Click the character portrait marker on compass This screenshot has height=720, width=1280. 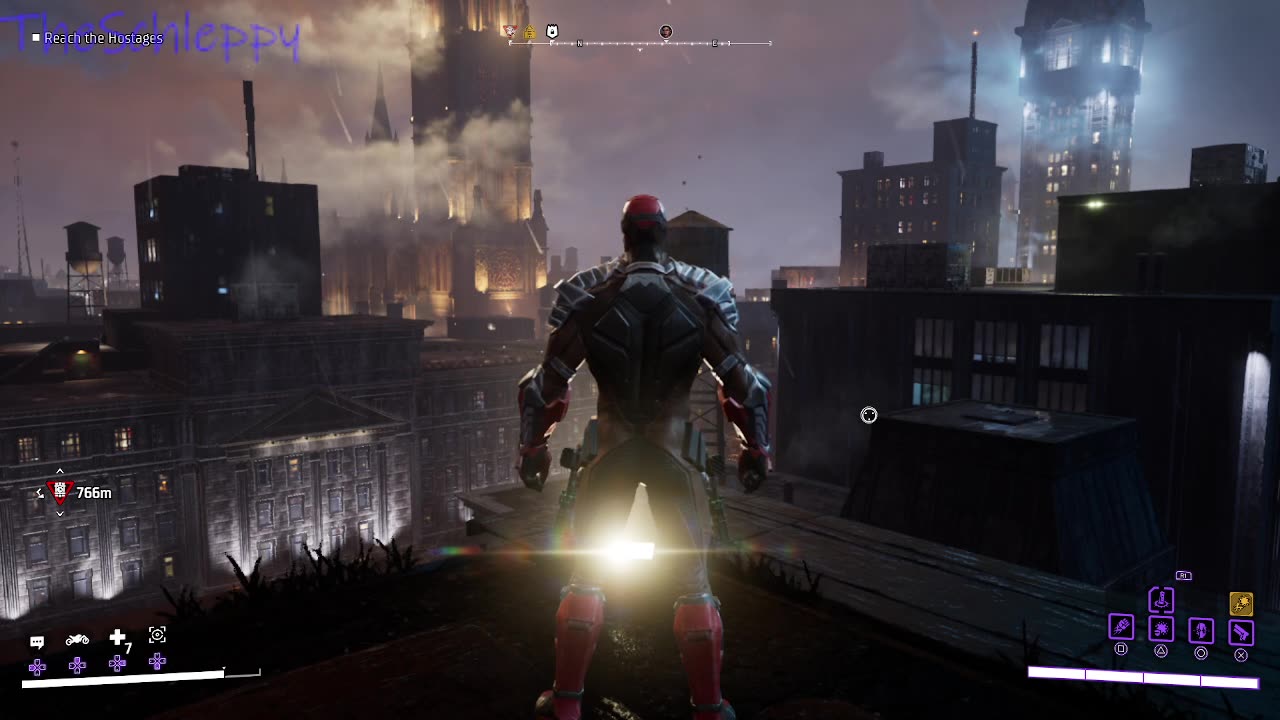[x=666, y=32]
